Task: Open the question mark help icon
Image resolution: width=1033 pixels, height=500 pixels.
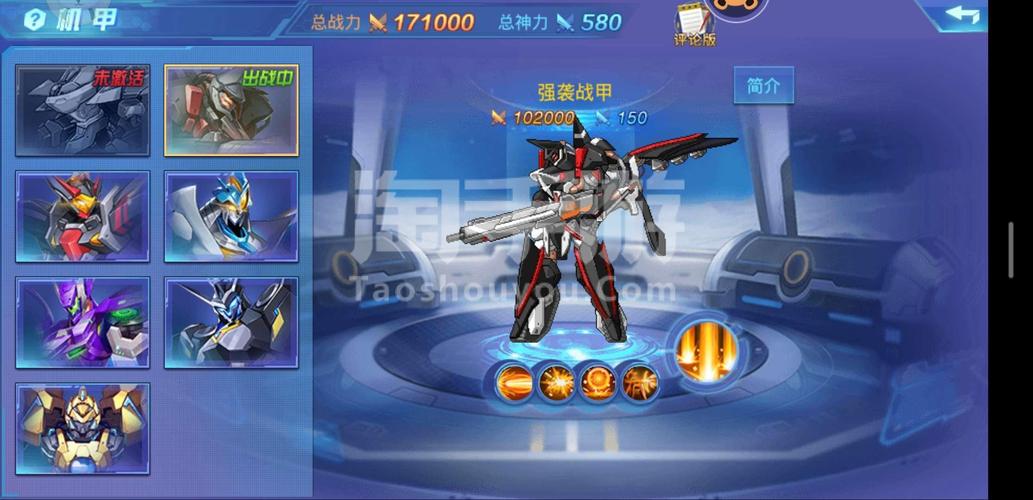Action: (x=36, y=19)
